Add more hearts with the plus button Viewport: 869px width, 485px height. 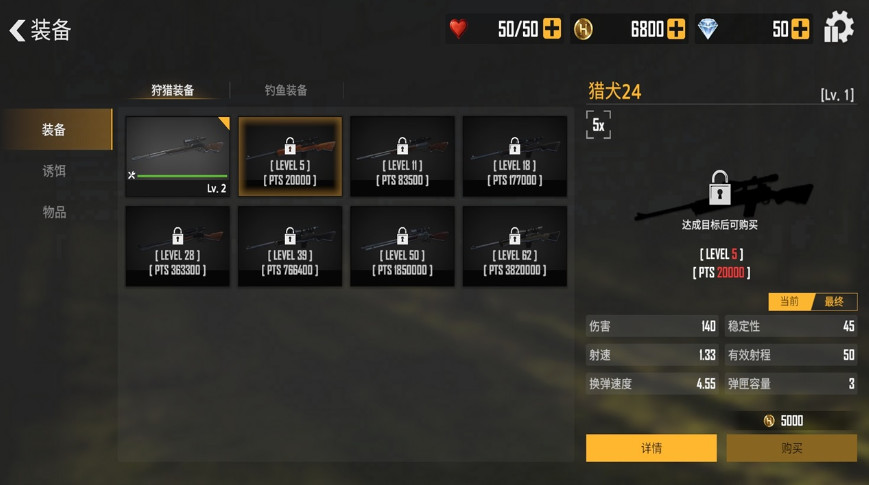(x=552, y=29)
